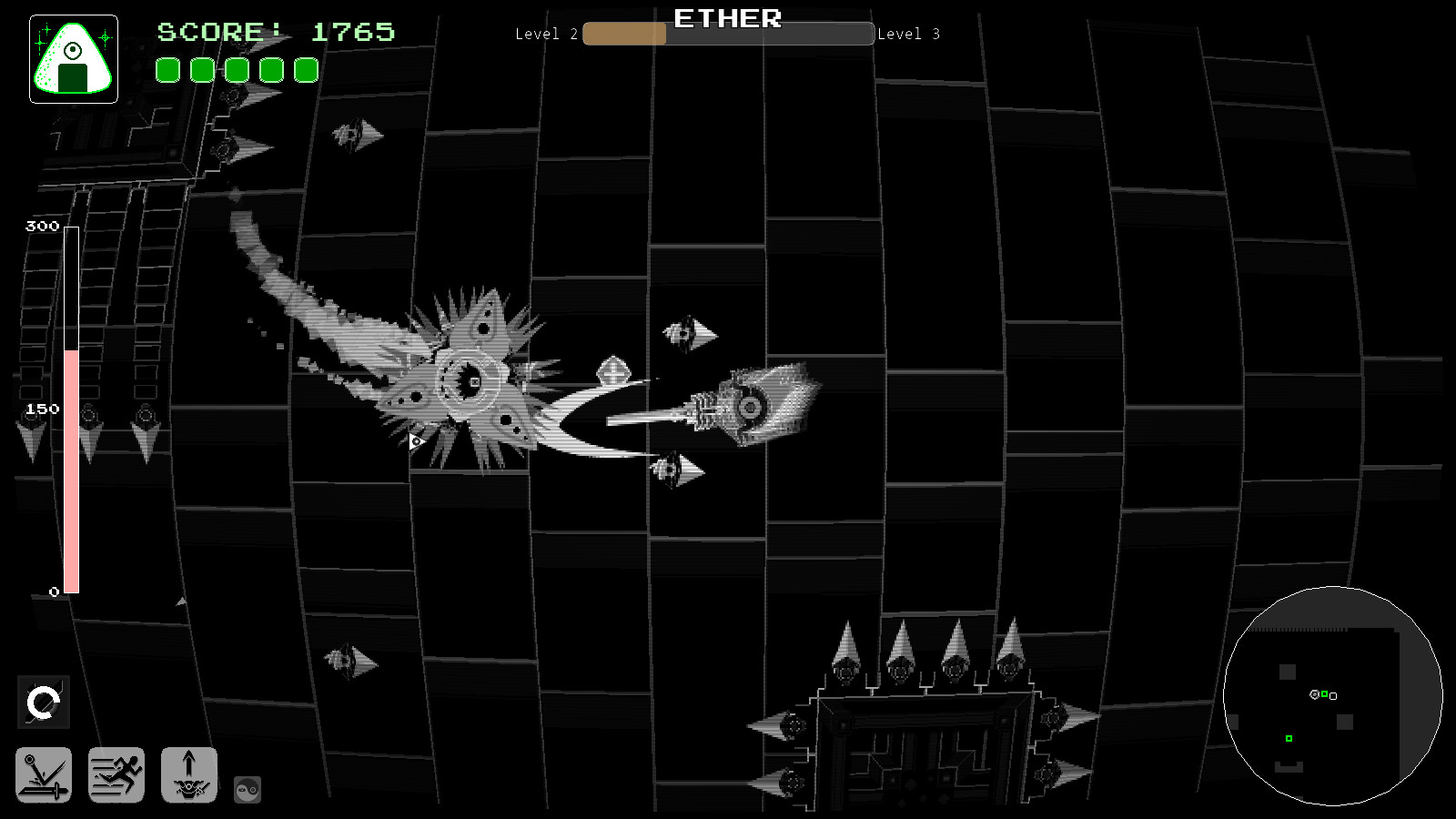Select the onigiri character avatar icon

pos(73,56)
